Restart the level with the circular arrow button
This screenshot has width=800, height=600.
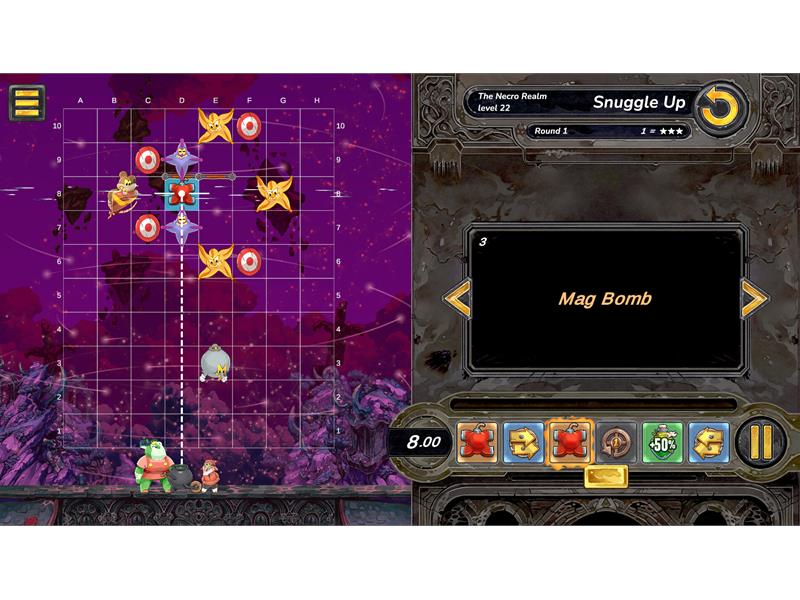718,109
